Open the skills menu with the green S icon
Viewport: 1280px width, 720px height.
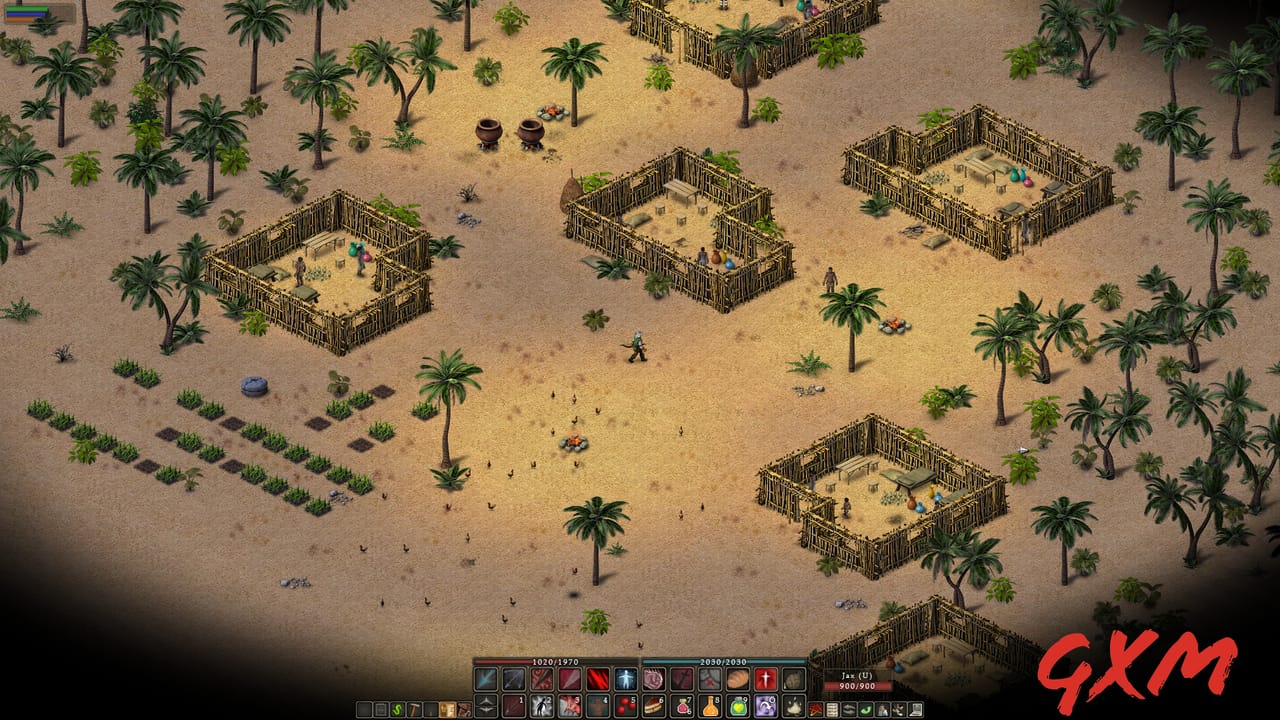[398, 709]
